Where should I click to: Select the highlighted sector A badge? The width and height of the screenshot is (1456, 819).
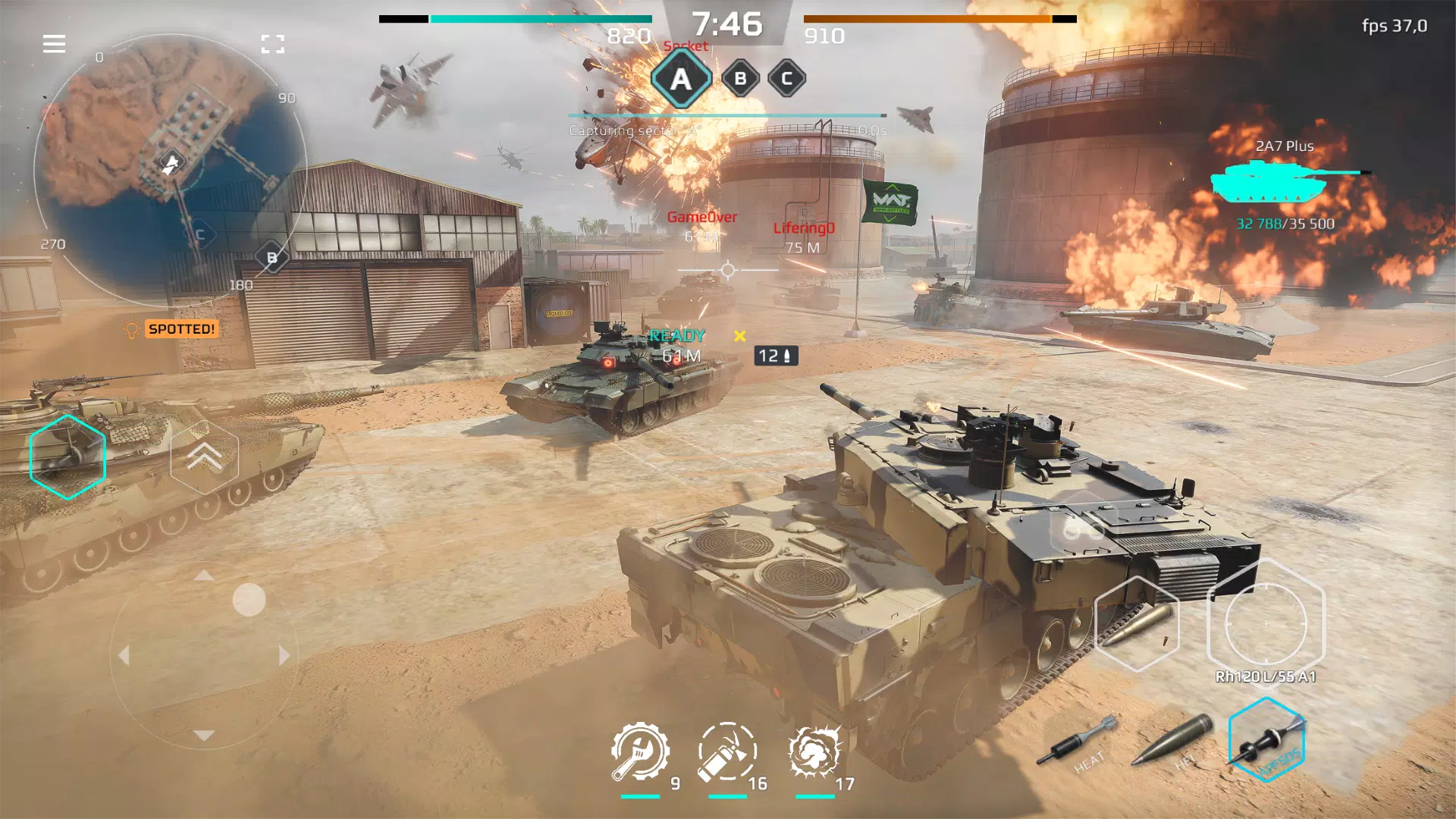[x=680, y=77]
